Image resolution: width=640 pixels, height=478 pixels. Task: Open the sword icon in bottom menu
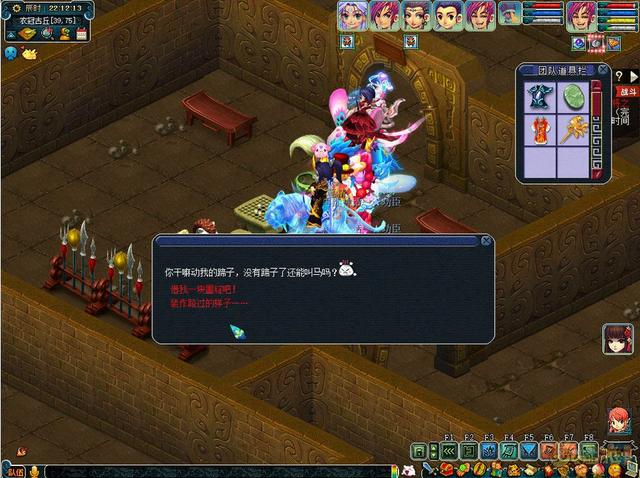point(426,469)
